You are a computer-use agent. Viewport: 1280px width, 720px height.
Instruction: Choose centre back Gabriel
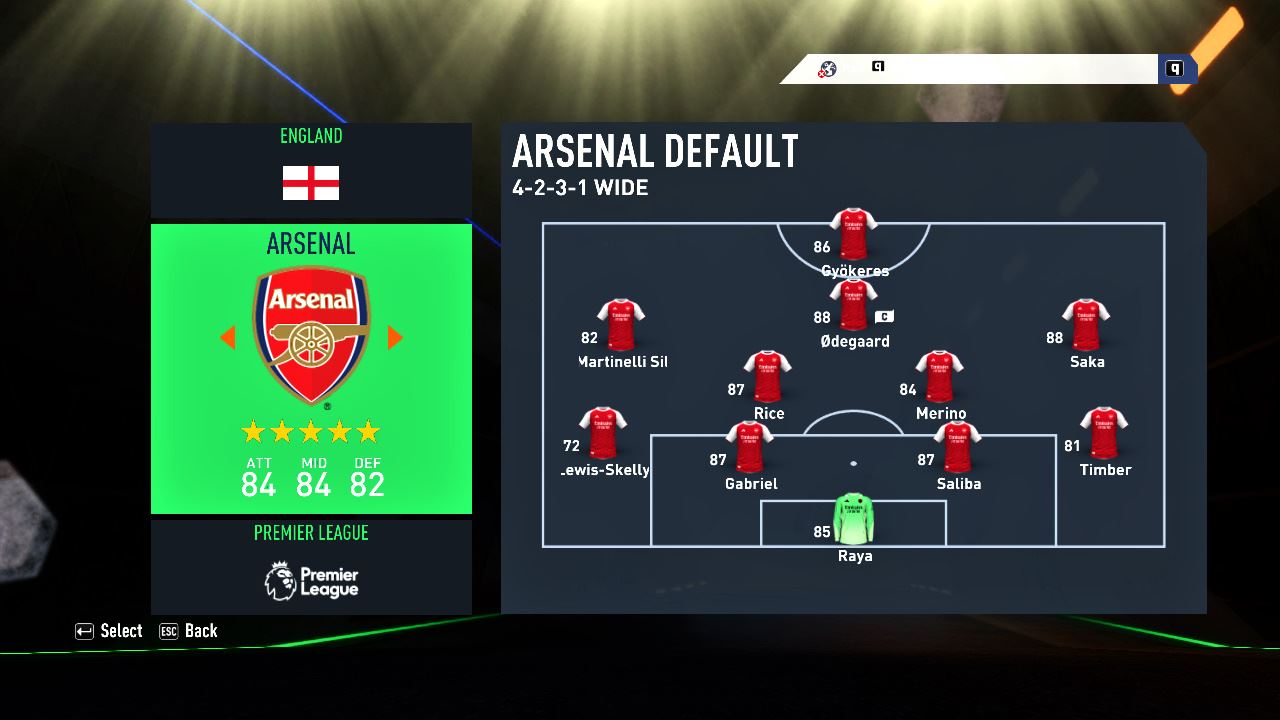tap(749, 448)
